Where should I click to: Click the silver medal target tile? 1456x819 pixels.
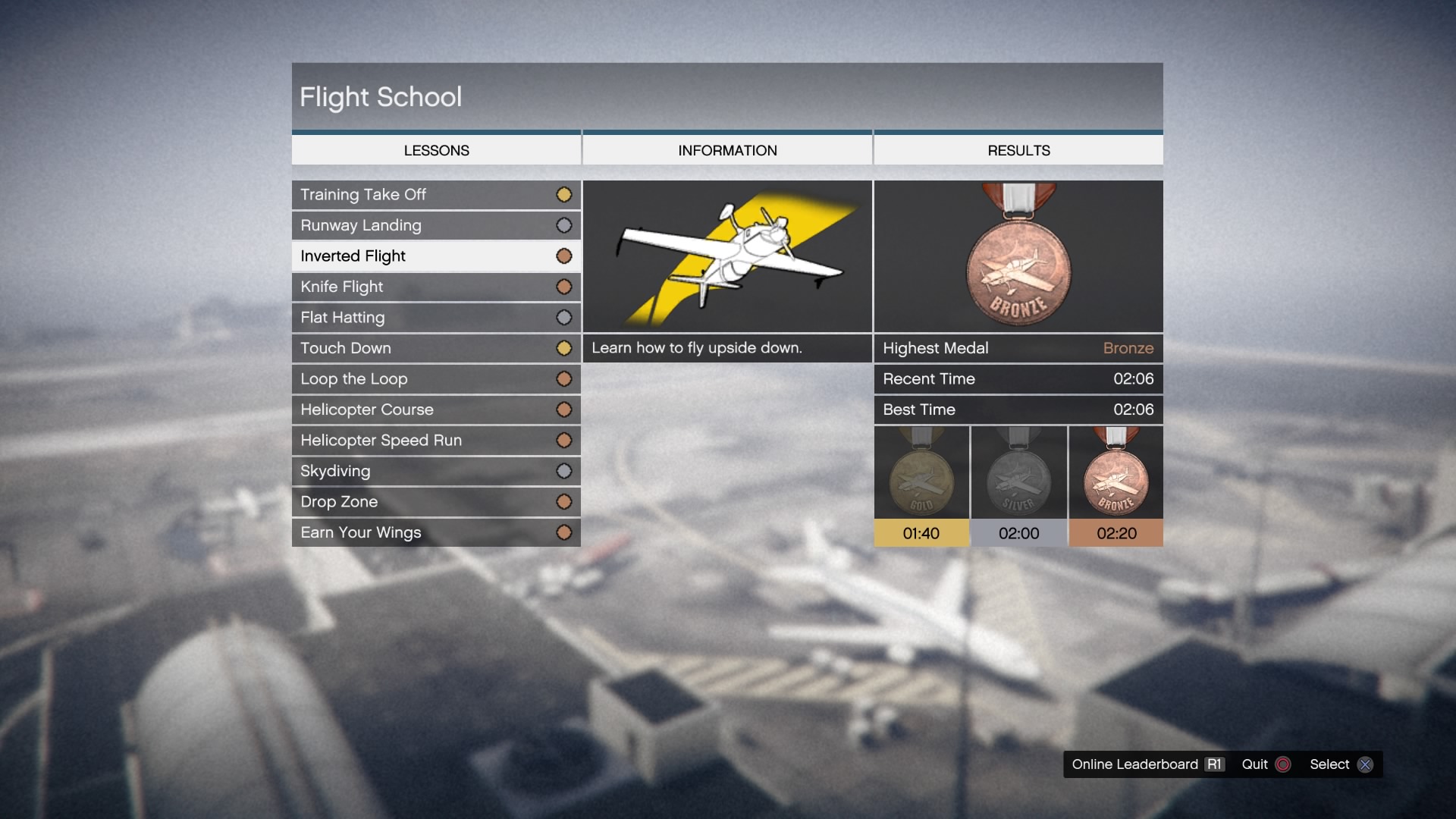[1018, 487]
